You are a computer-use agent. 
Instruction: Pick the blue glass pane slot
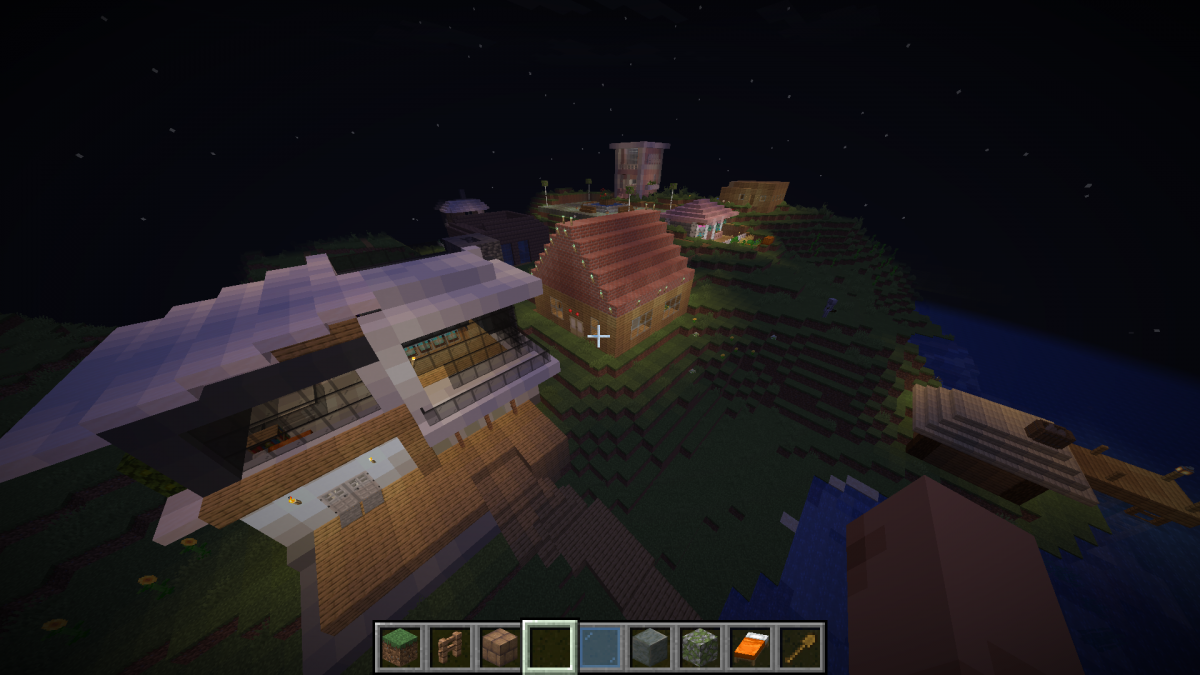(600, 647)
